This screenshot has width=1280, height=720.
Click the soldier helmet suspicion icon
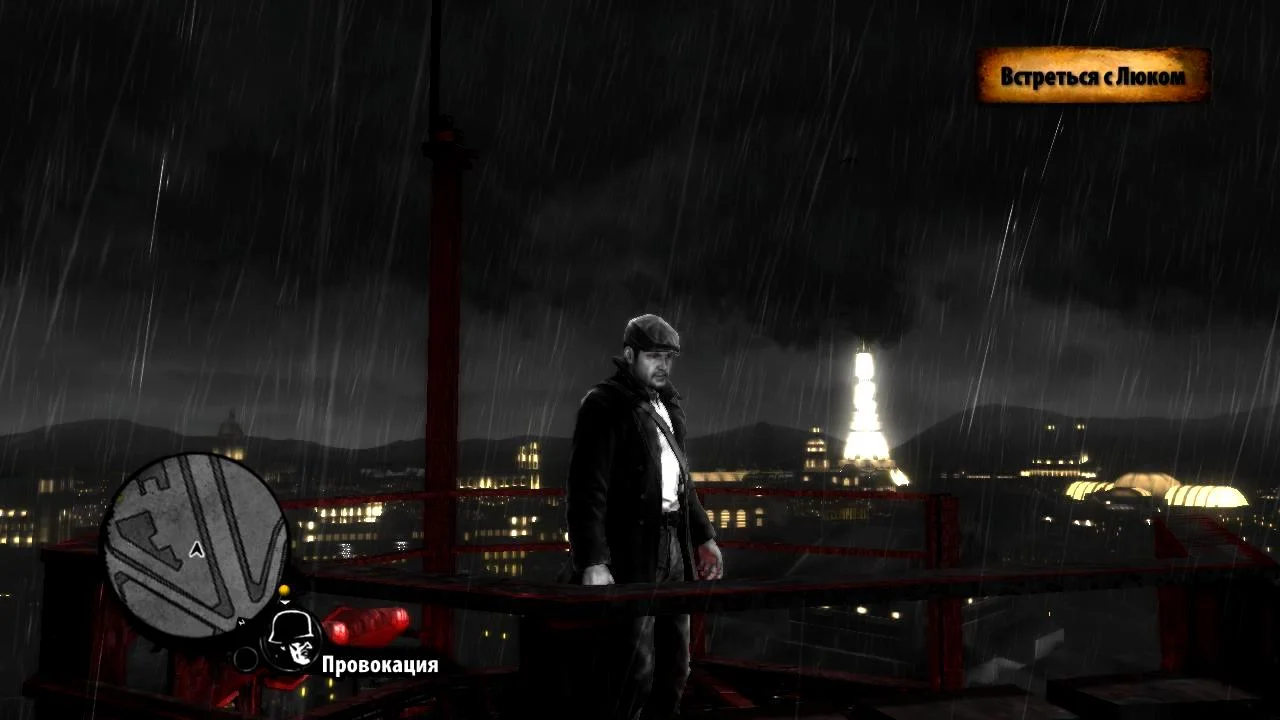(x=293, y=640)
